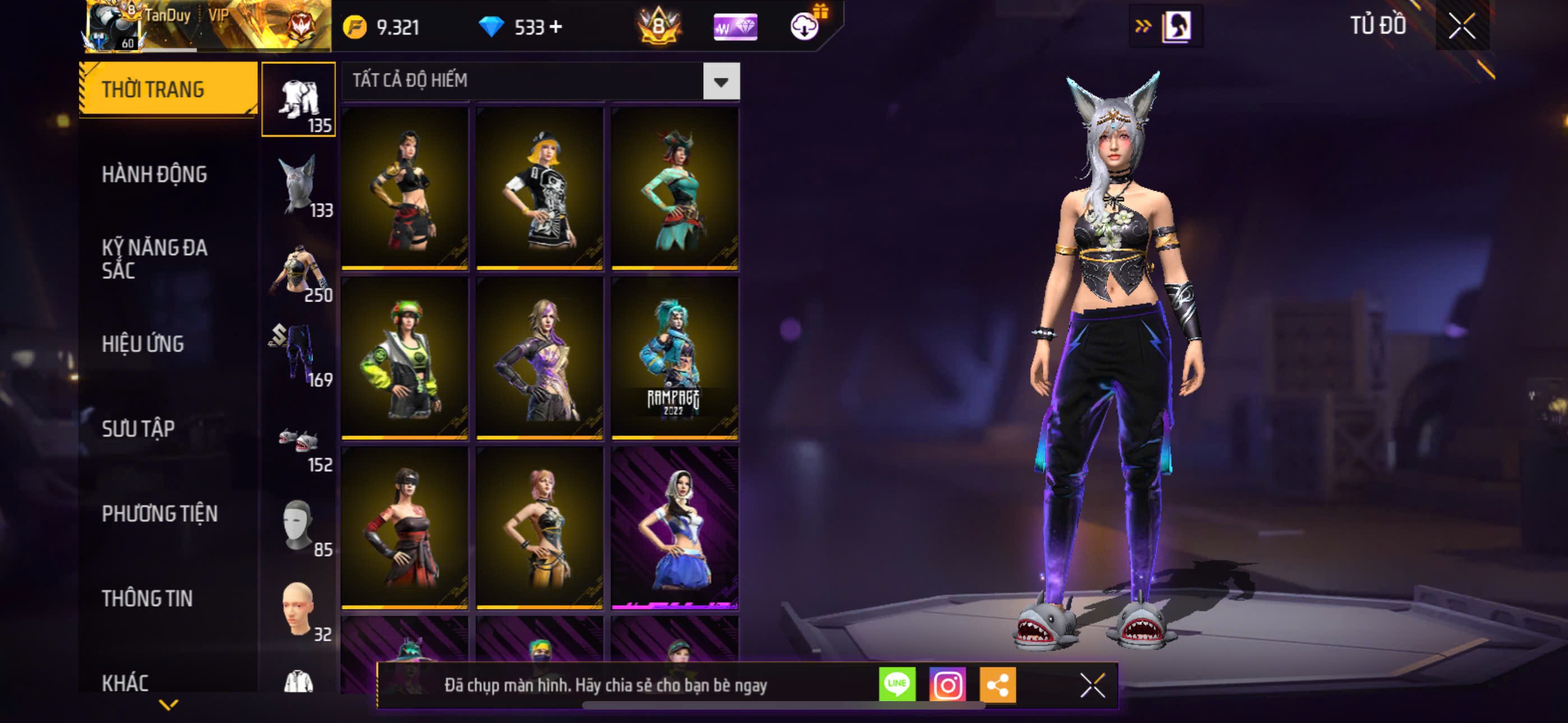Open the HÀNH ĐỘNG category
Viewport: 1568px width, 723px height.
[154, 175]
